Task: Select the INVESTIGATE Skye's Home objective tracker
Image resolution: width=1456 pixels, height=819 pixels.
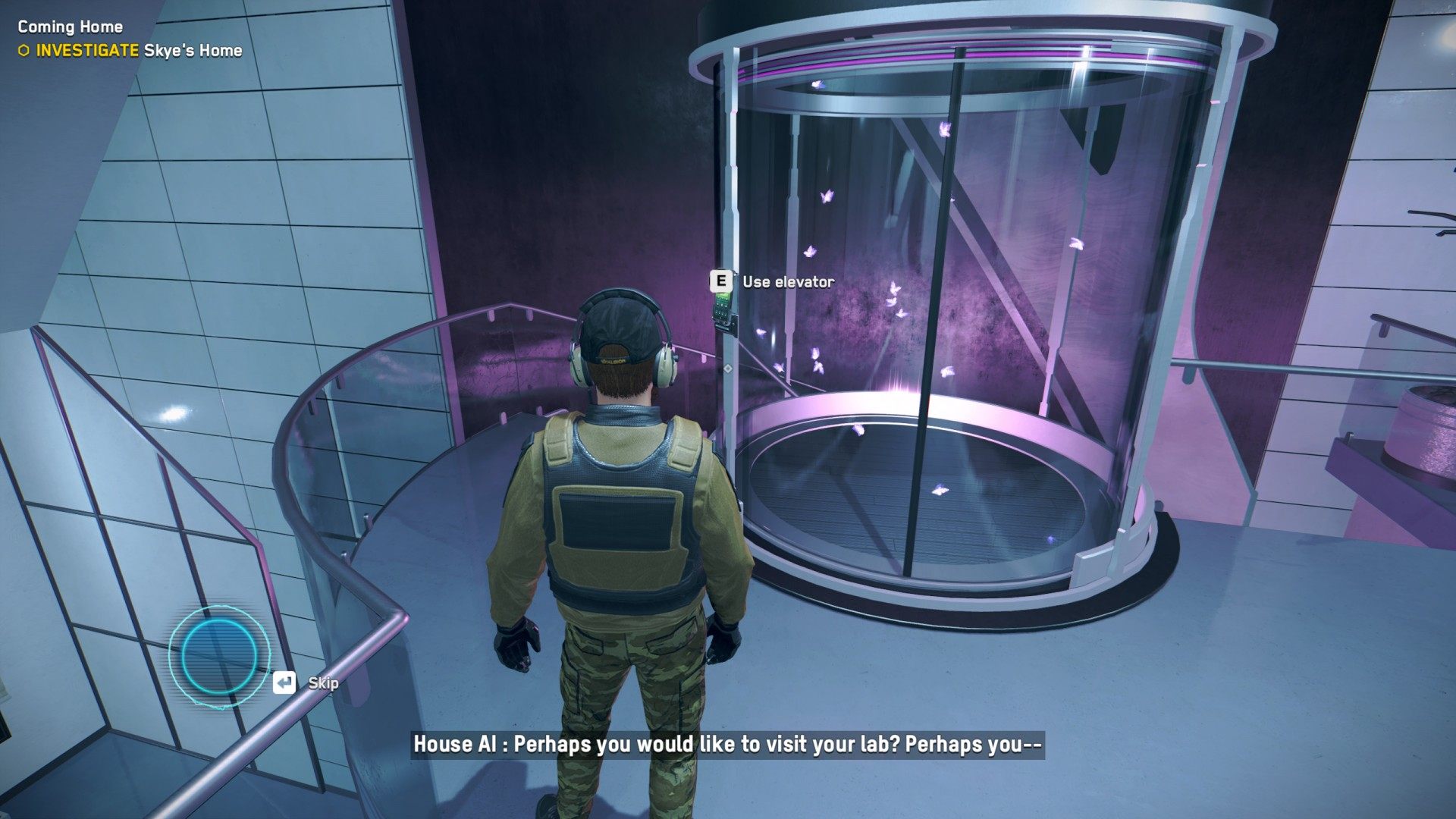Action: pos(130,51)
